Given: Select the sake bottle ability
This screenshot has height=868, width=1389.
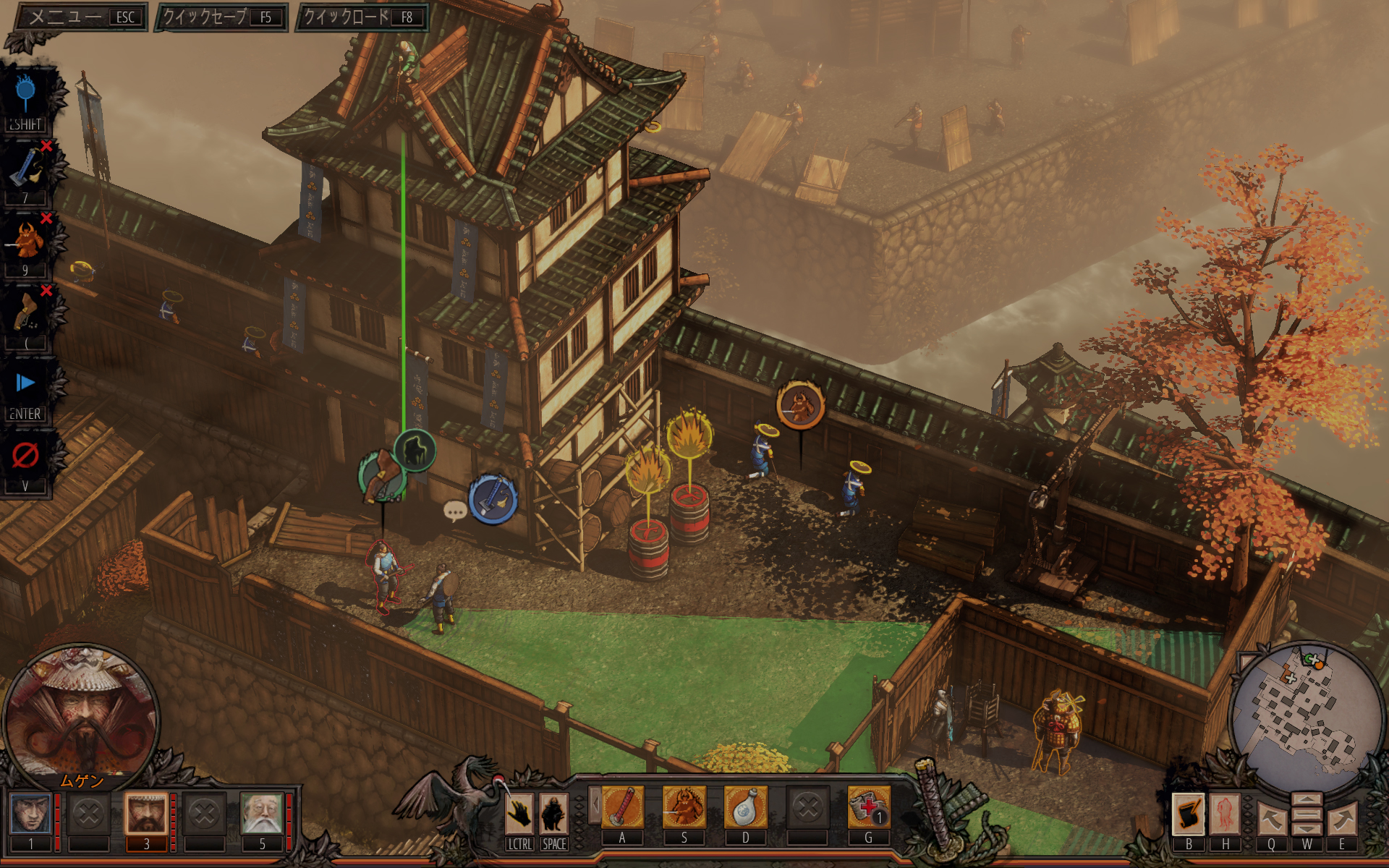Looking at the screenshot, I should pyautogui.click(x=745, y=807).
